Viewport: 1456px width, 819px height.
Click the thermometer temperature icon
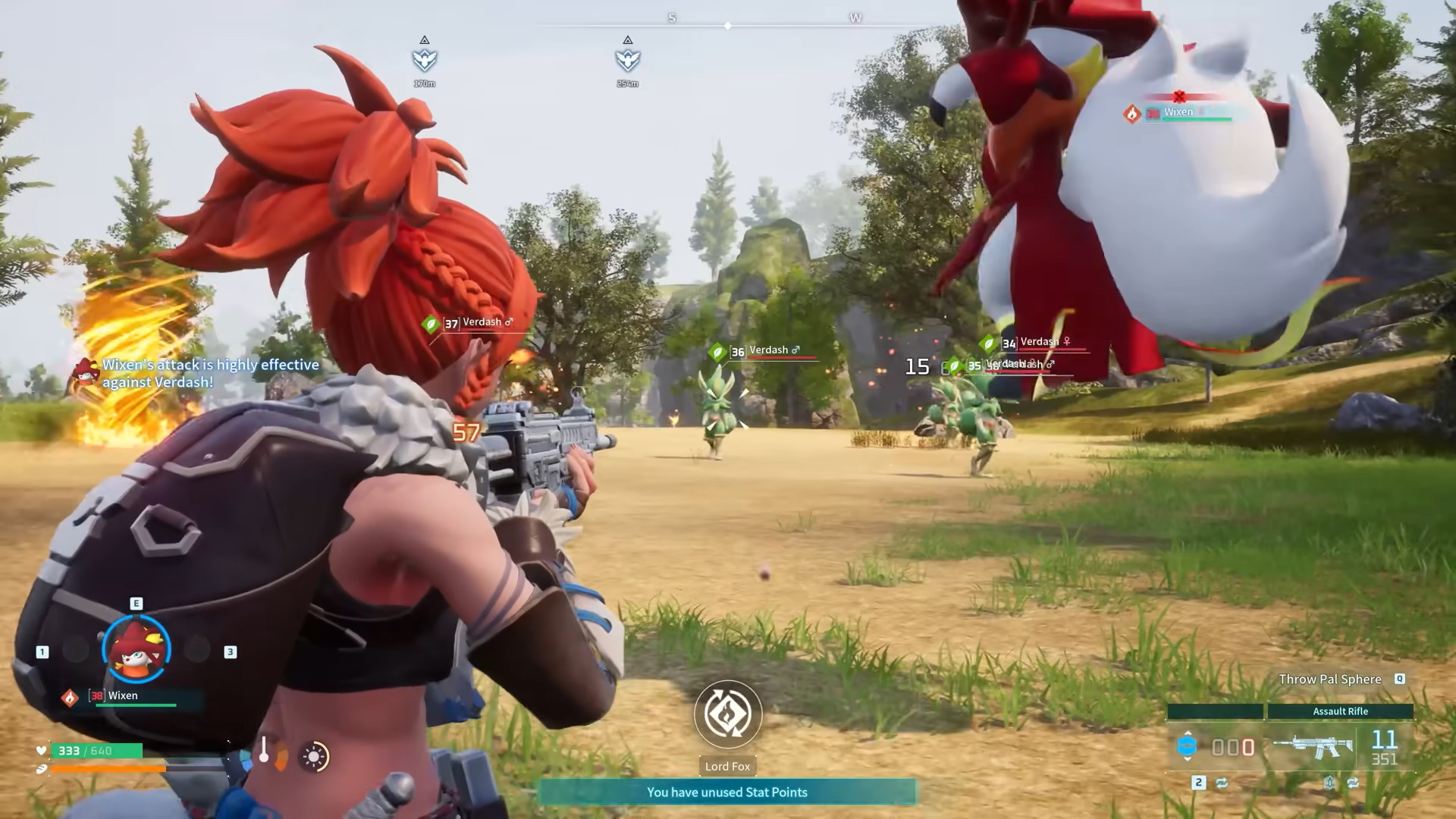[264, 751]
